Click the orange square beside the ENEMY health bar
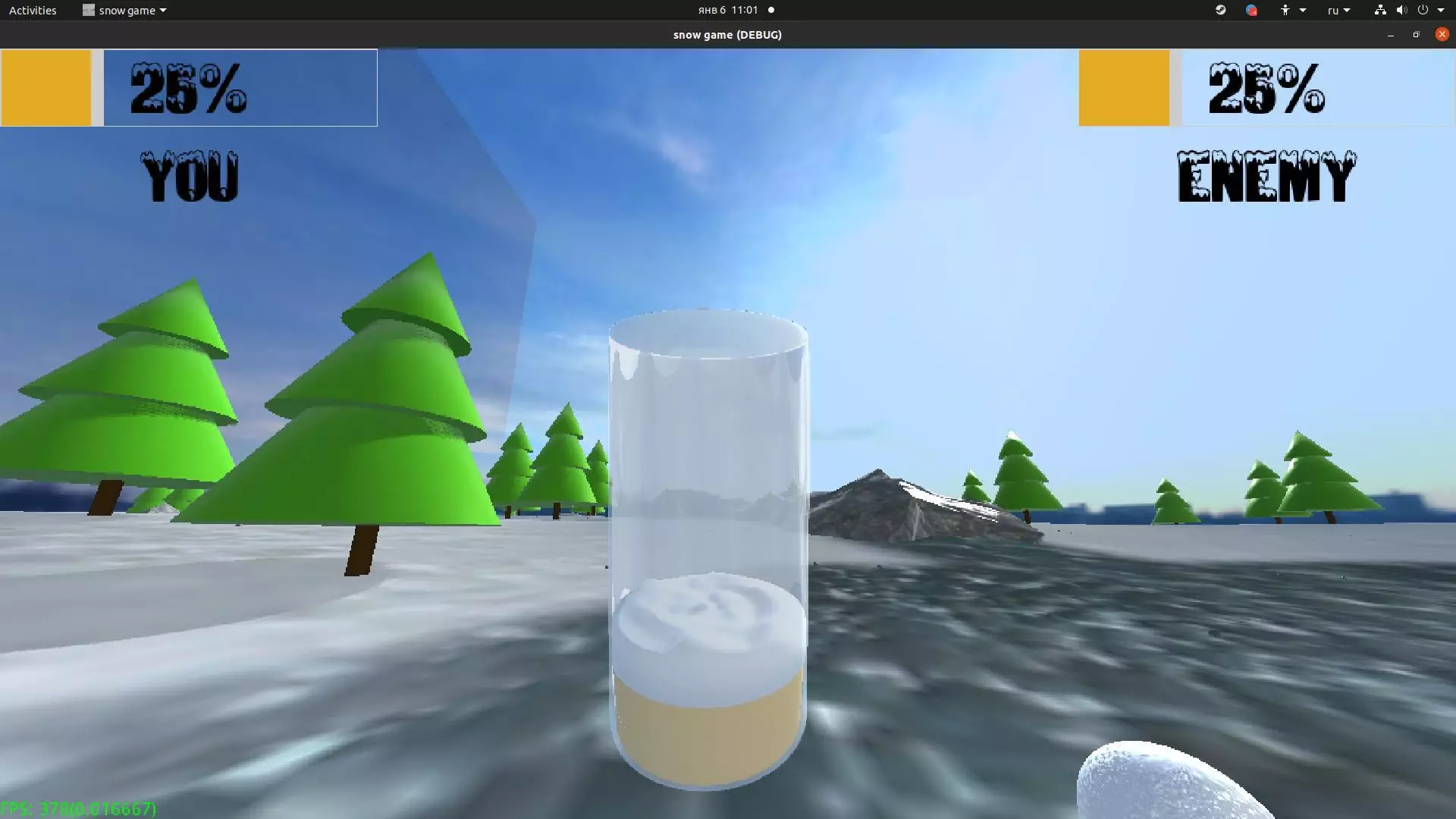The width and height of the screenshot is (1456, 819). pyautogui.click(x=1125, y=87)
